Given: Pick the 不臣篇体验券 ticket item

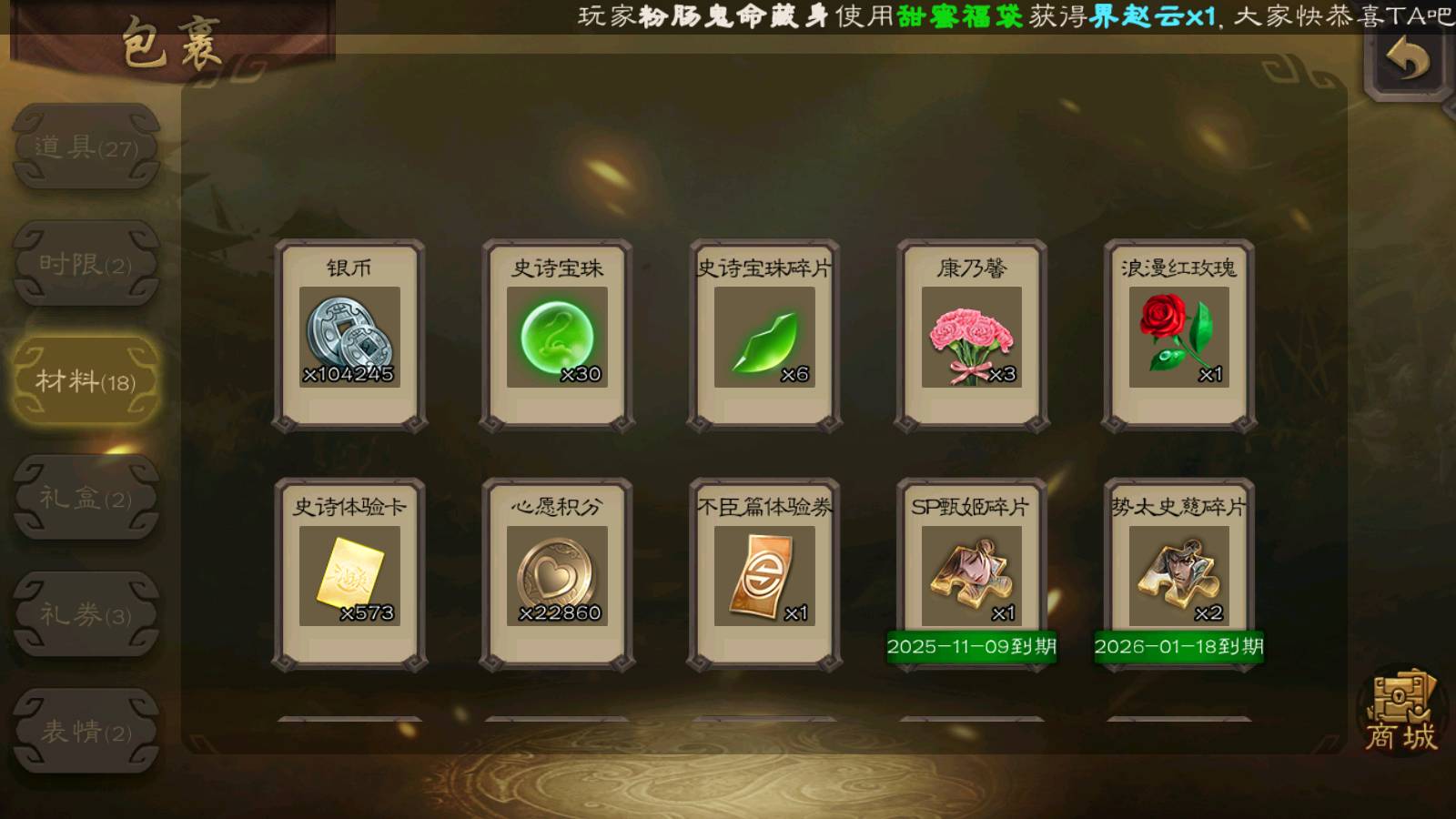Looking at the screenshot, I should [x=764, y=575].
